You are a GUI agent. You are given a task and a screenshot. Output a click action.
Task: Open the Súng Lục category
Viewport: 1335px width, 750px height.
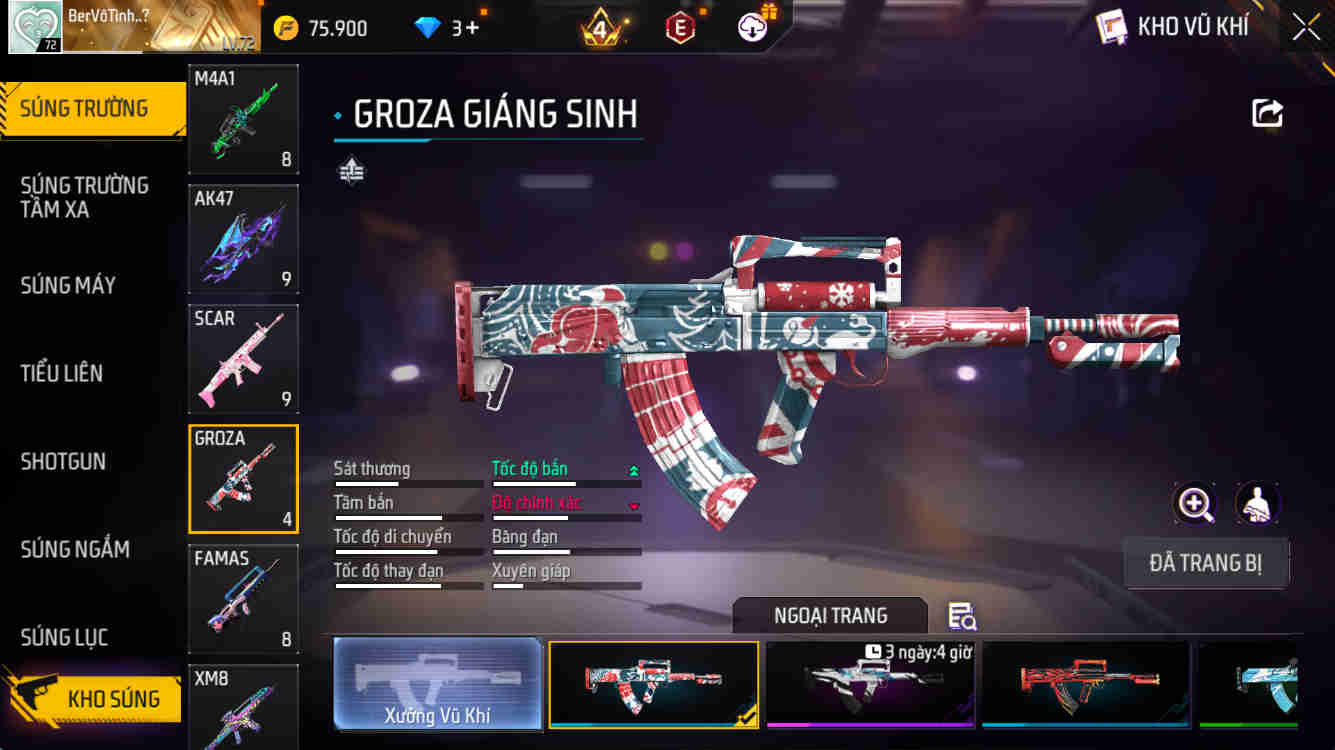(x=64, y=637)
